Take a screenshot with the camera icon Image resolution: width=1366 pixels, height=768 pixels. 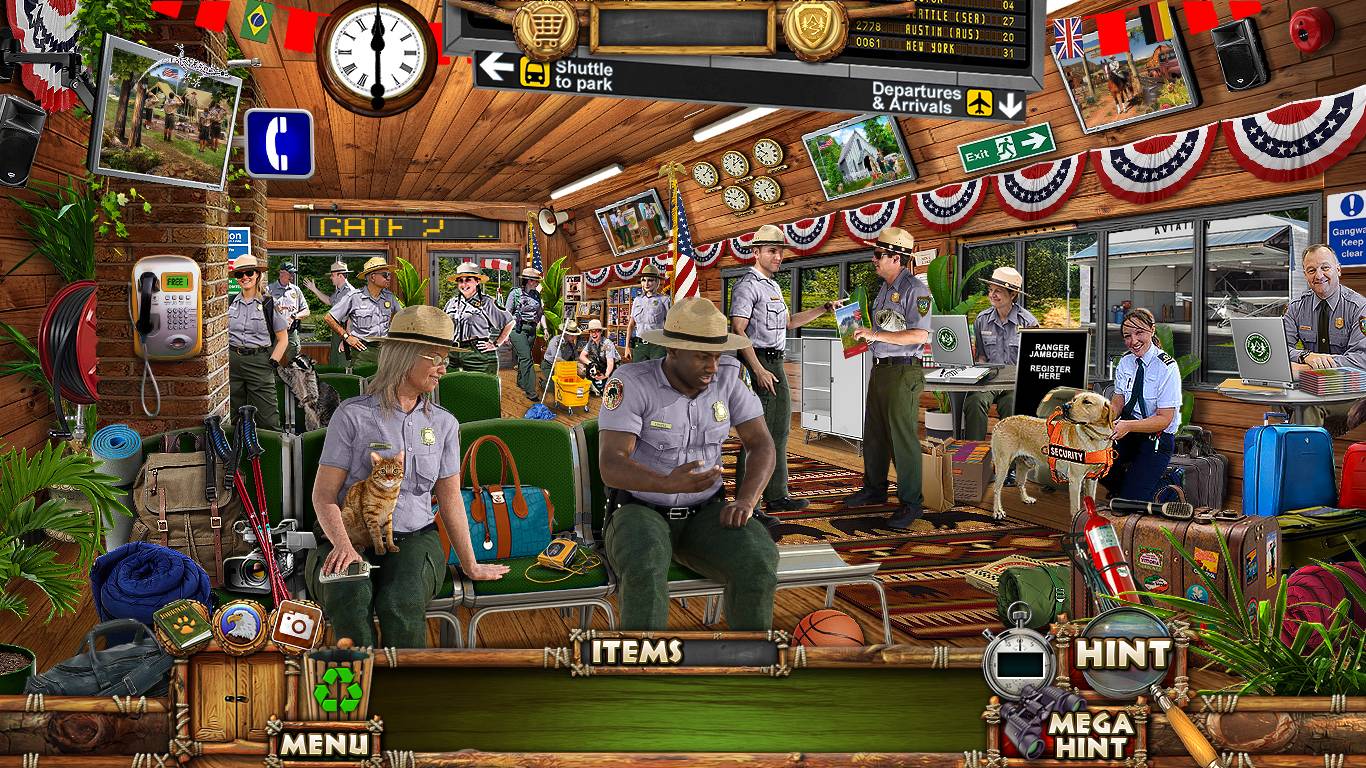pyautogui.click(x=296, y=626)
